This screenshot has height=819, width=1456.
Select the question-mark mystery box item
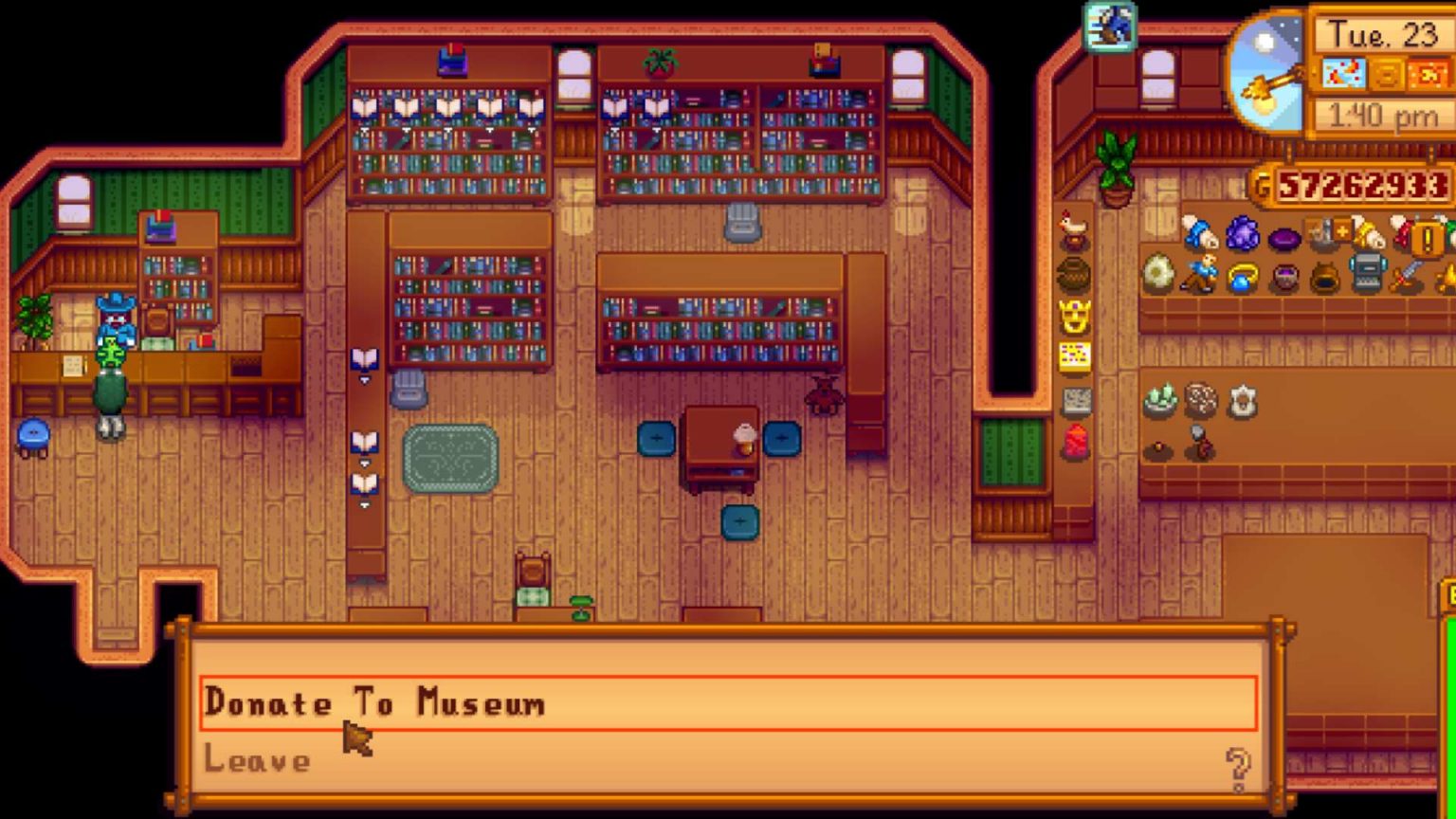coord(1427,235)
